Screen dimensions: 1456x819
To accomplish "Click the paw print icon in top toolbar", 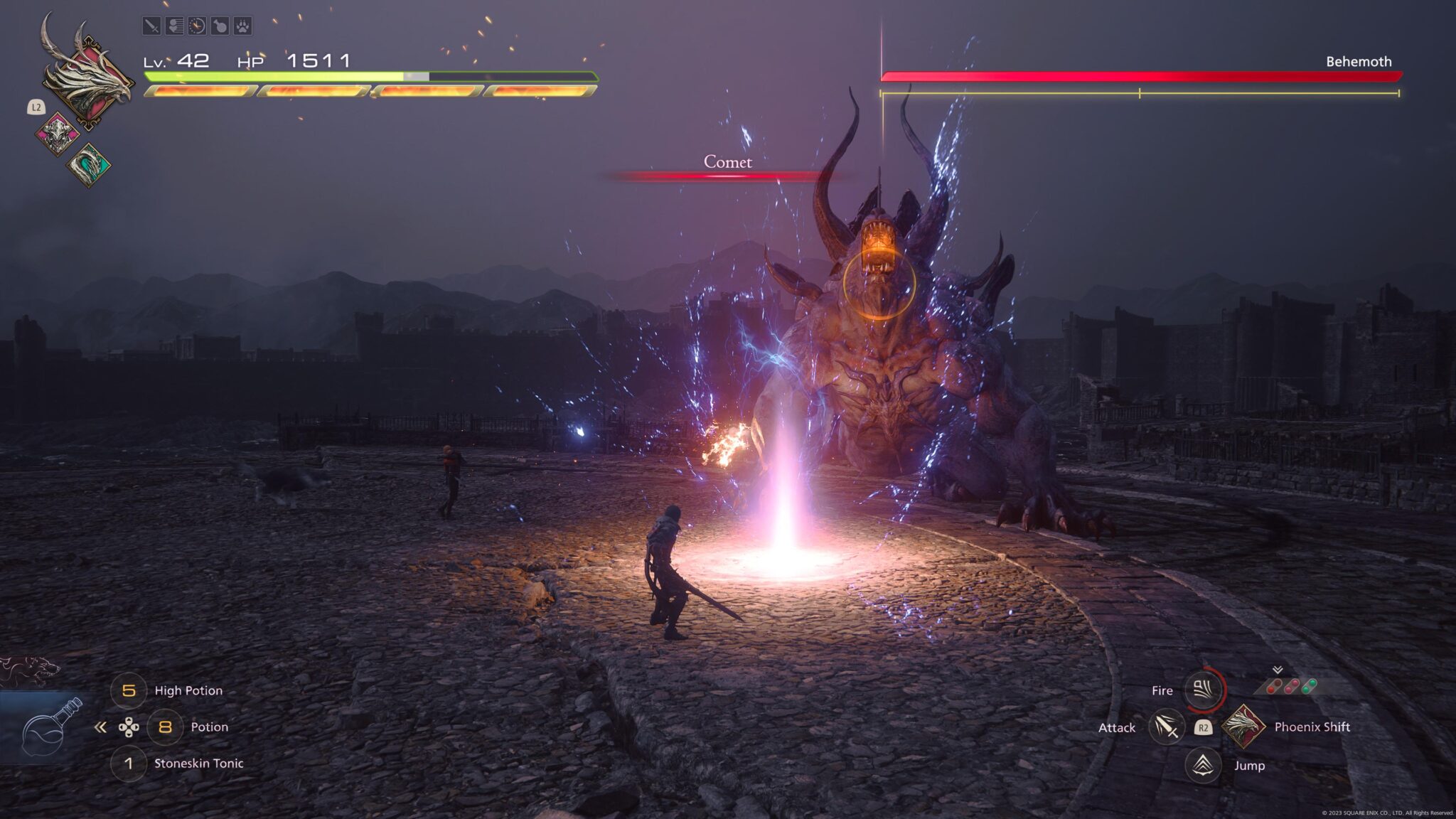I will [243, 26].
